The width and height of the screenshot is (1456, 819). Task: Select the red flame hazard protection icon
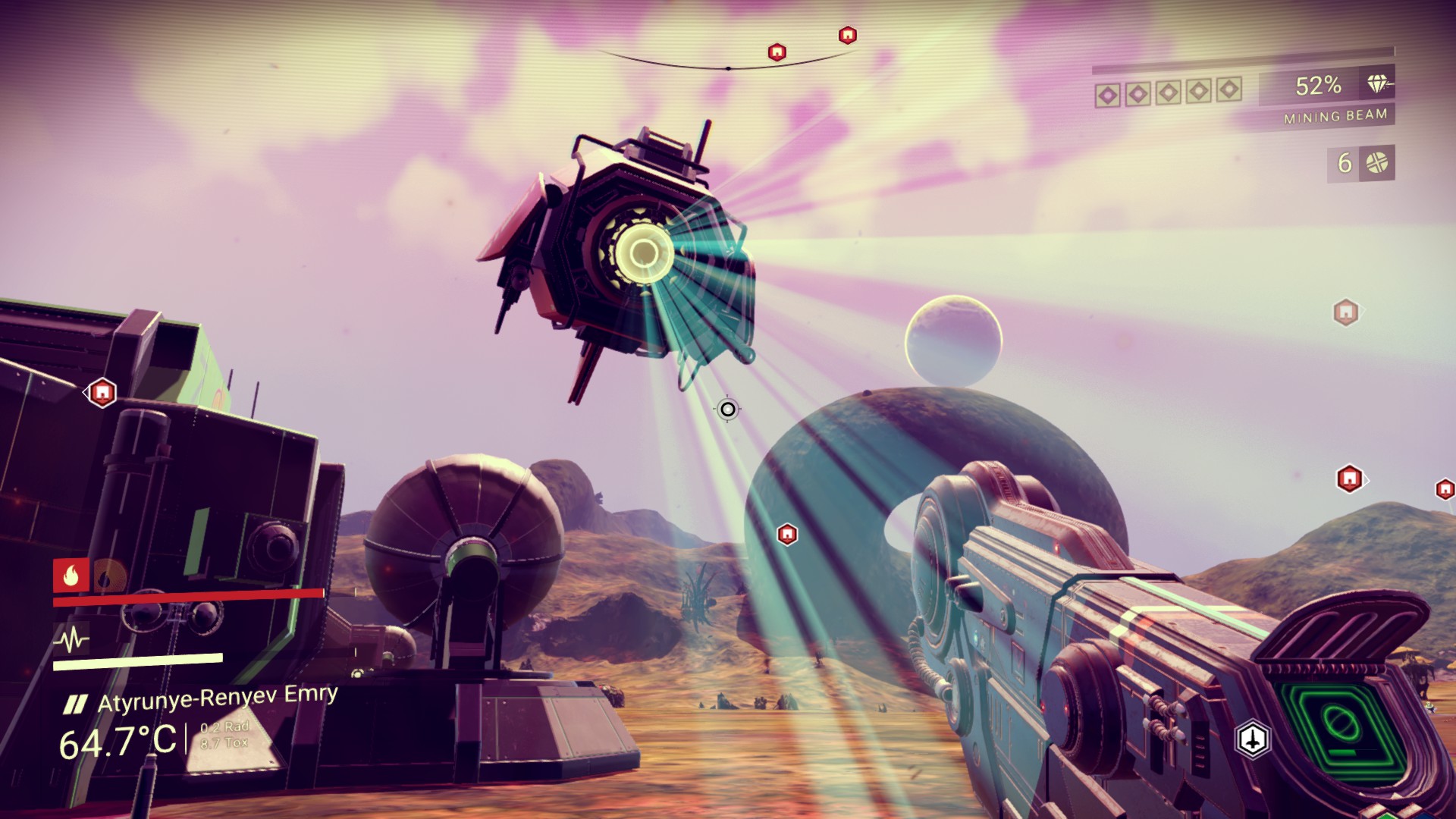(x=71, y=576)
